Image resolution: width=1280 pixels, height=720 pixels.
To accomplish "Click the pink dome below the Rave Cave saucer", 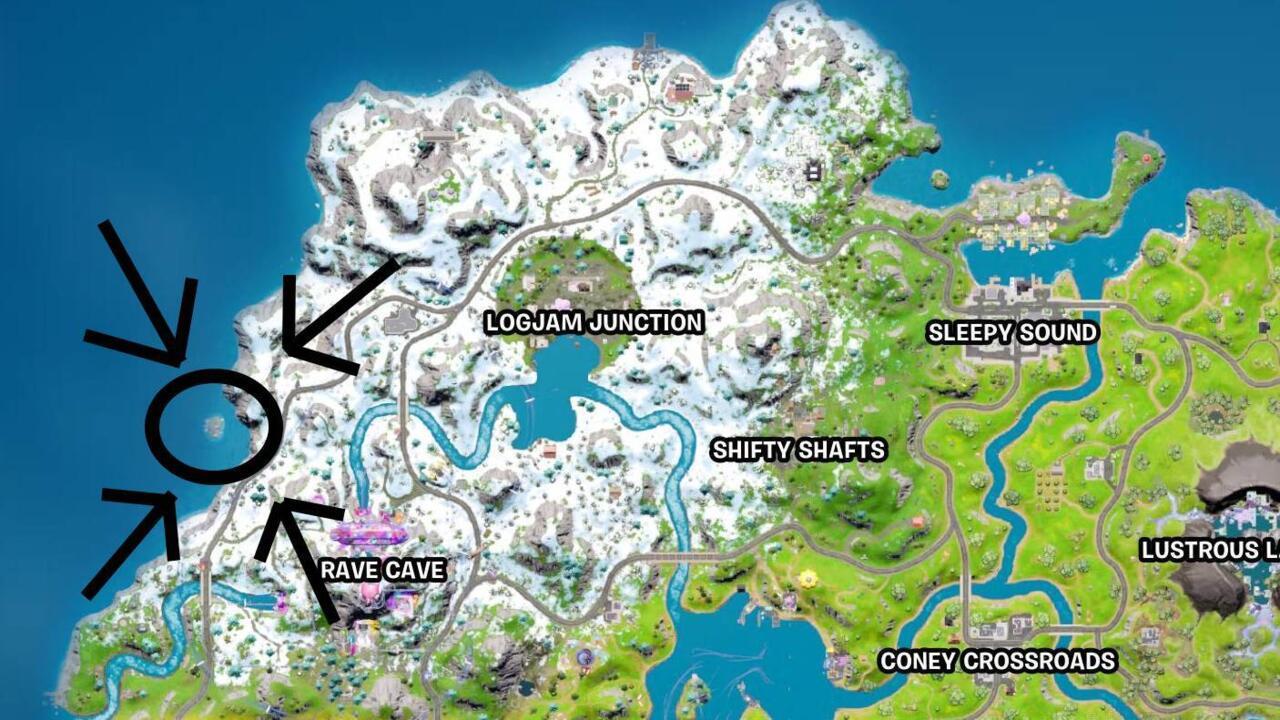I will (368, 592).
